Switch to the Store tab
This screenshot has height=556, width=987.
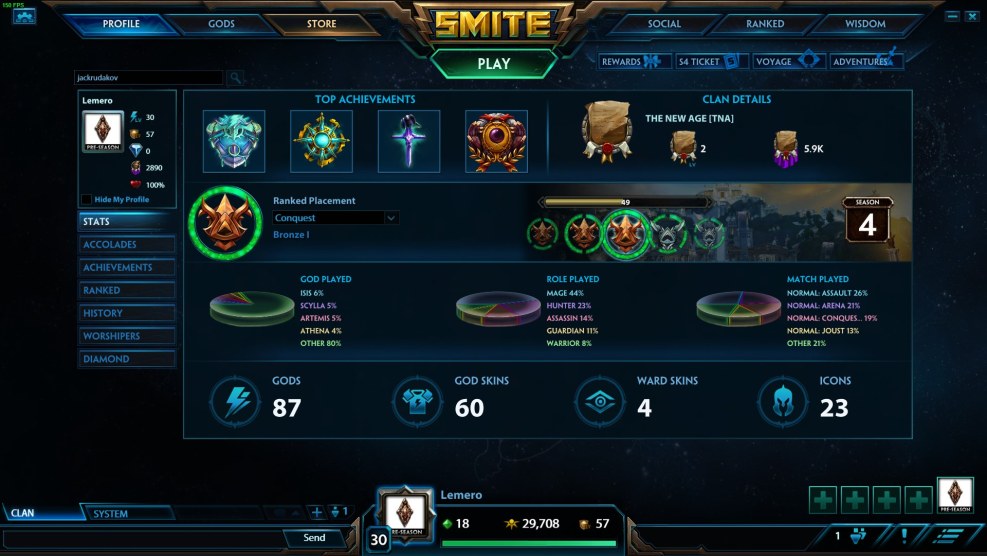tap(321, 24)
